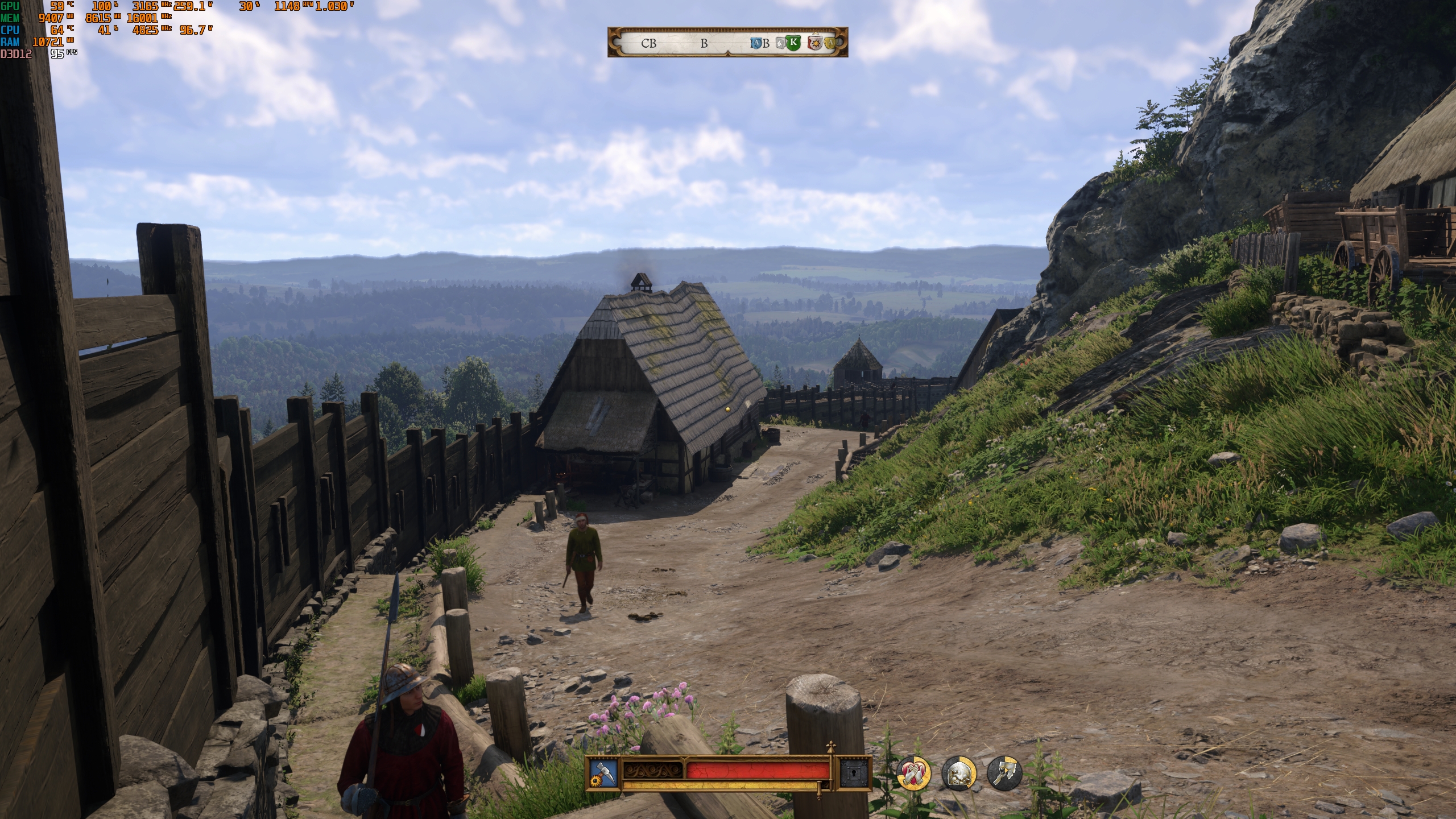Click the blue A shield compass marker
Image resolution: width=1456 pixels, height=819 pixels.
(756, 43)
